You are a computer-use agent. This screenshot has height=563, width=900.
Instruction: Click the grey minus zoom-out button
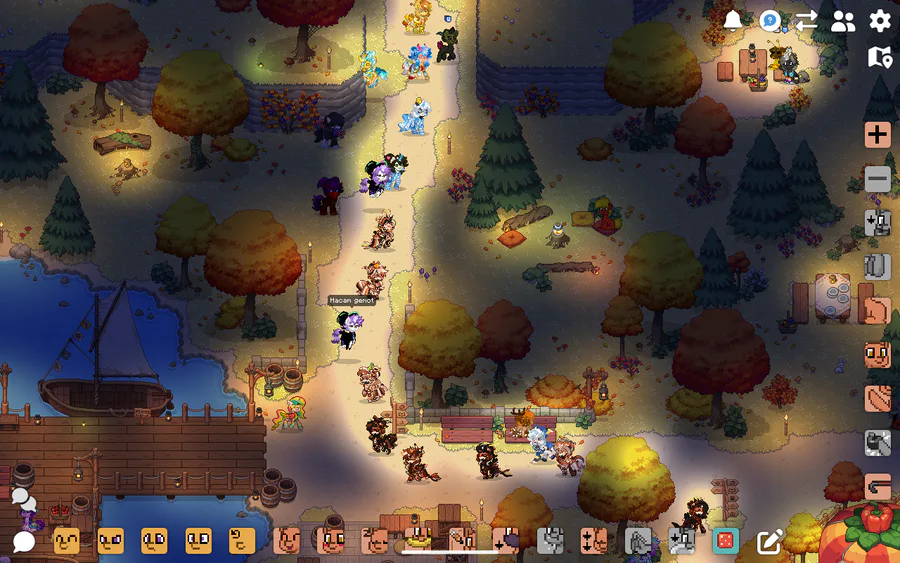878,179
